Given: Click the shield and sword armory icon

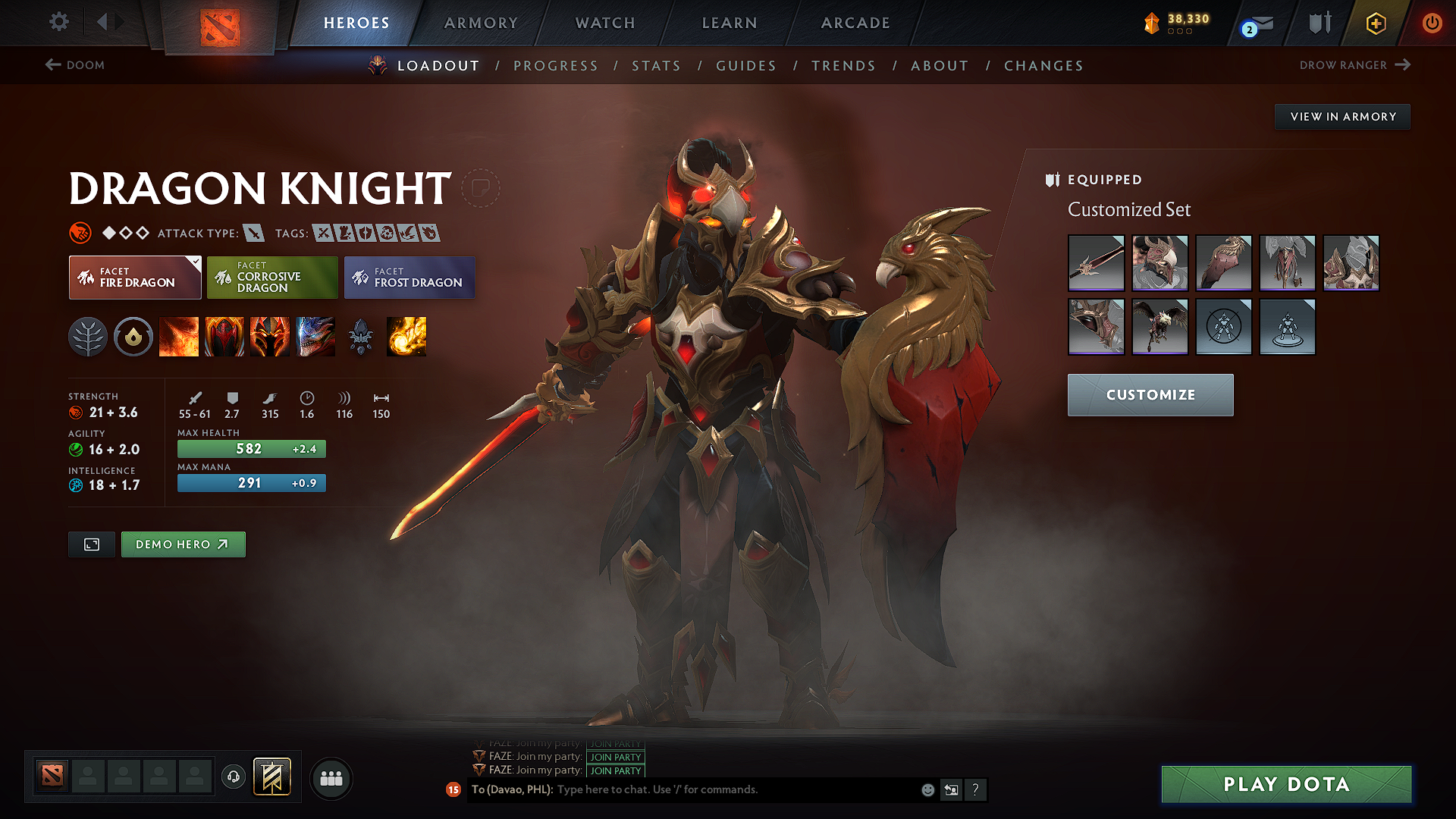Looking at the screenshot, I should (x=1318, y=24).
